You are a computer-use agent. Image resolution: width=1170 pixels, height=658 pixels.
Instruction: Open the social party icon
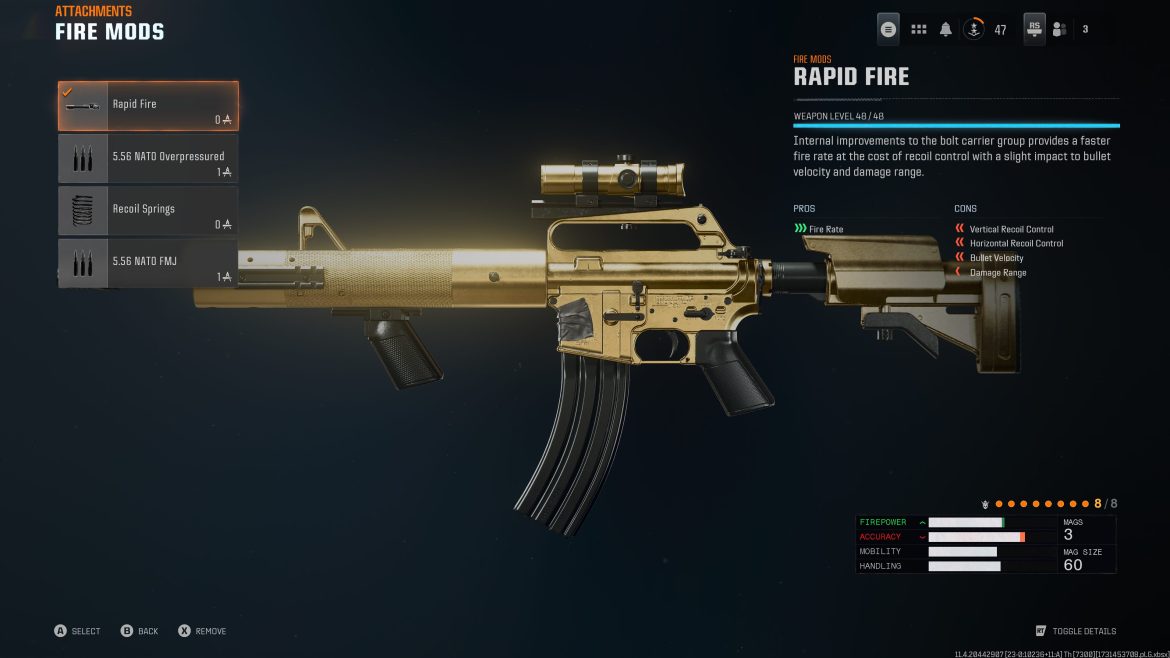(x=1059, y=30)
